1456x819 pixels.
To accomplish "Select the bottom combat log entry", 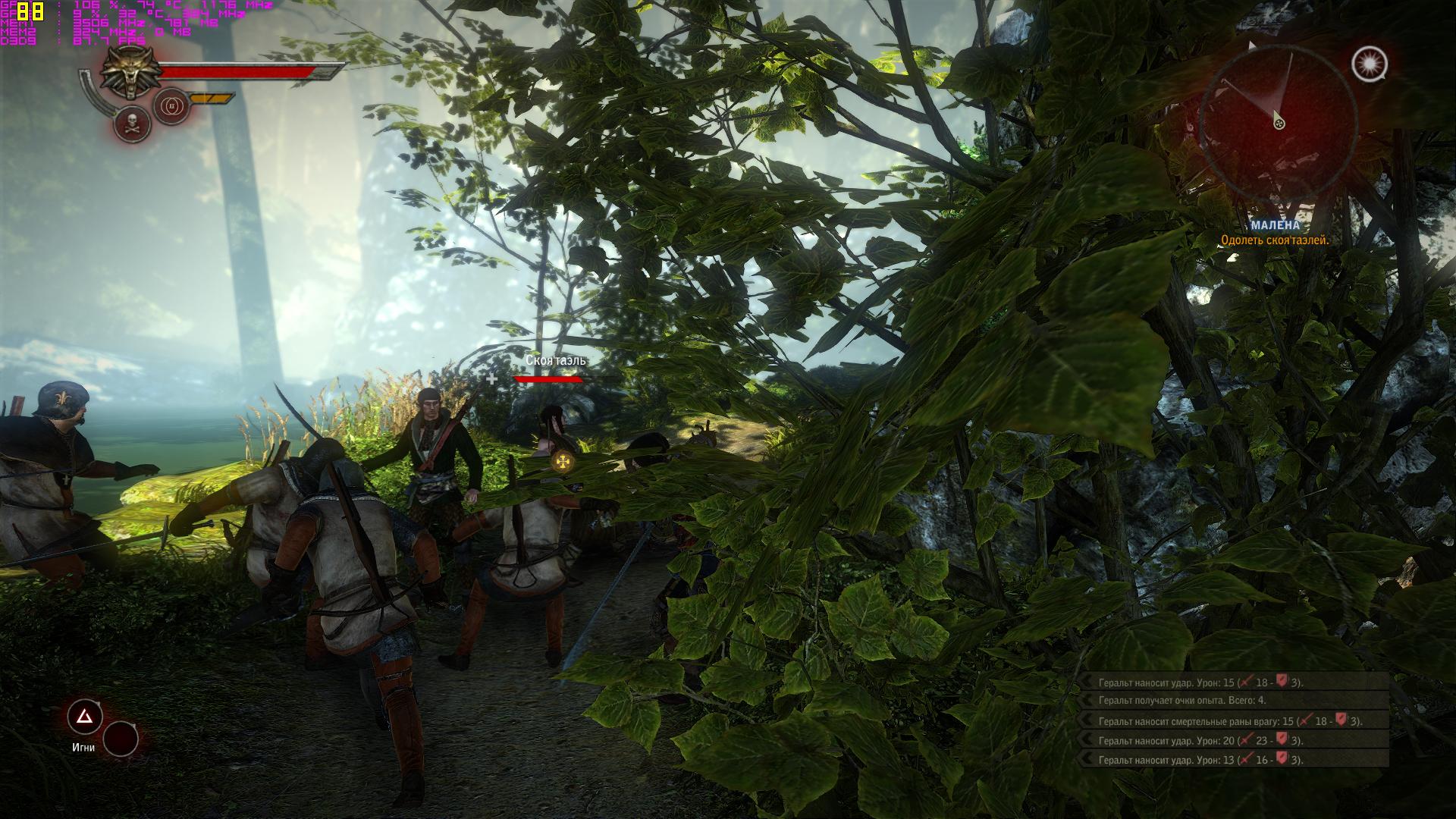I will [1234, 760].
